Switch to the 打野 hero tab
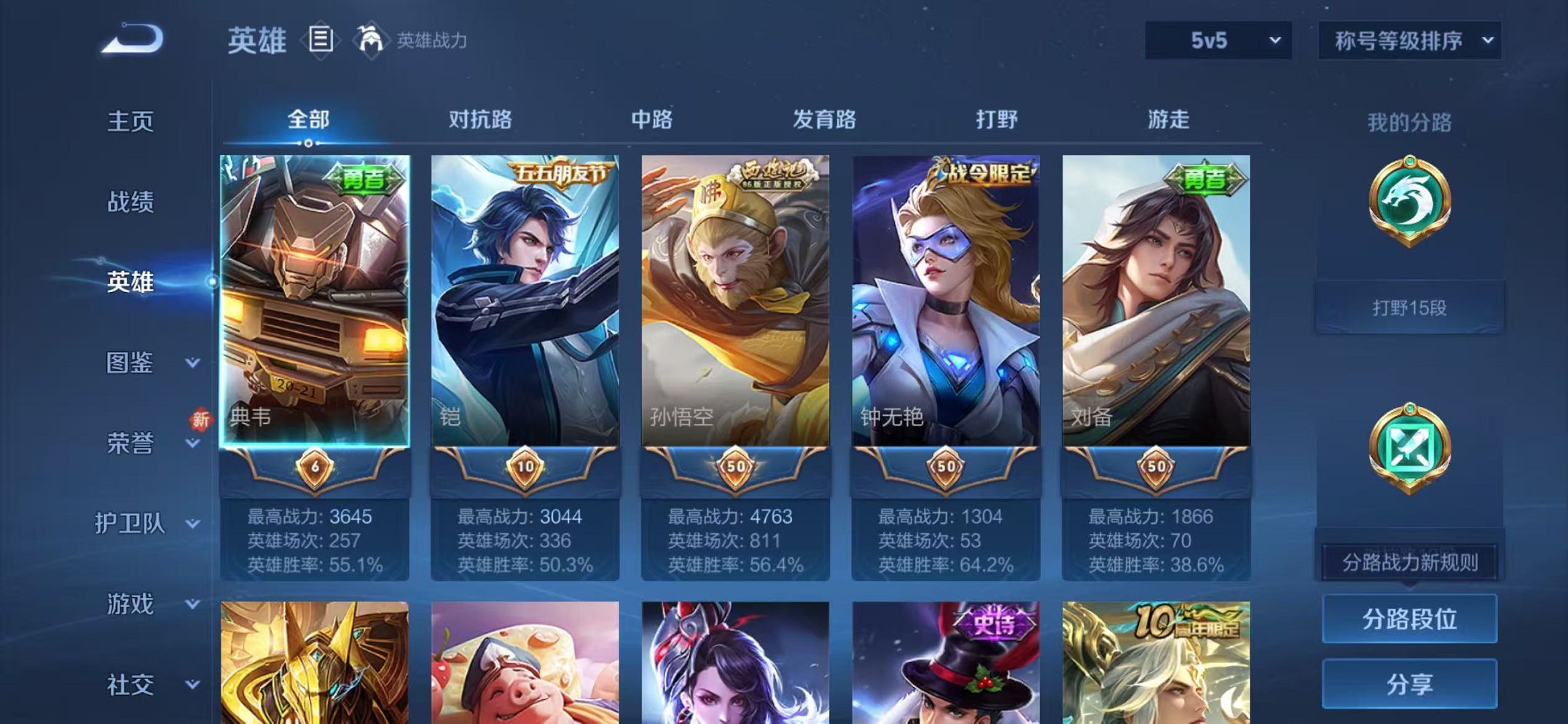Screen dimensions: 1568x724 (994, 121)
